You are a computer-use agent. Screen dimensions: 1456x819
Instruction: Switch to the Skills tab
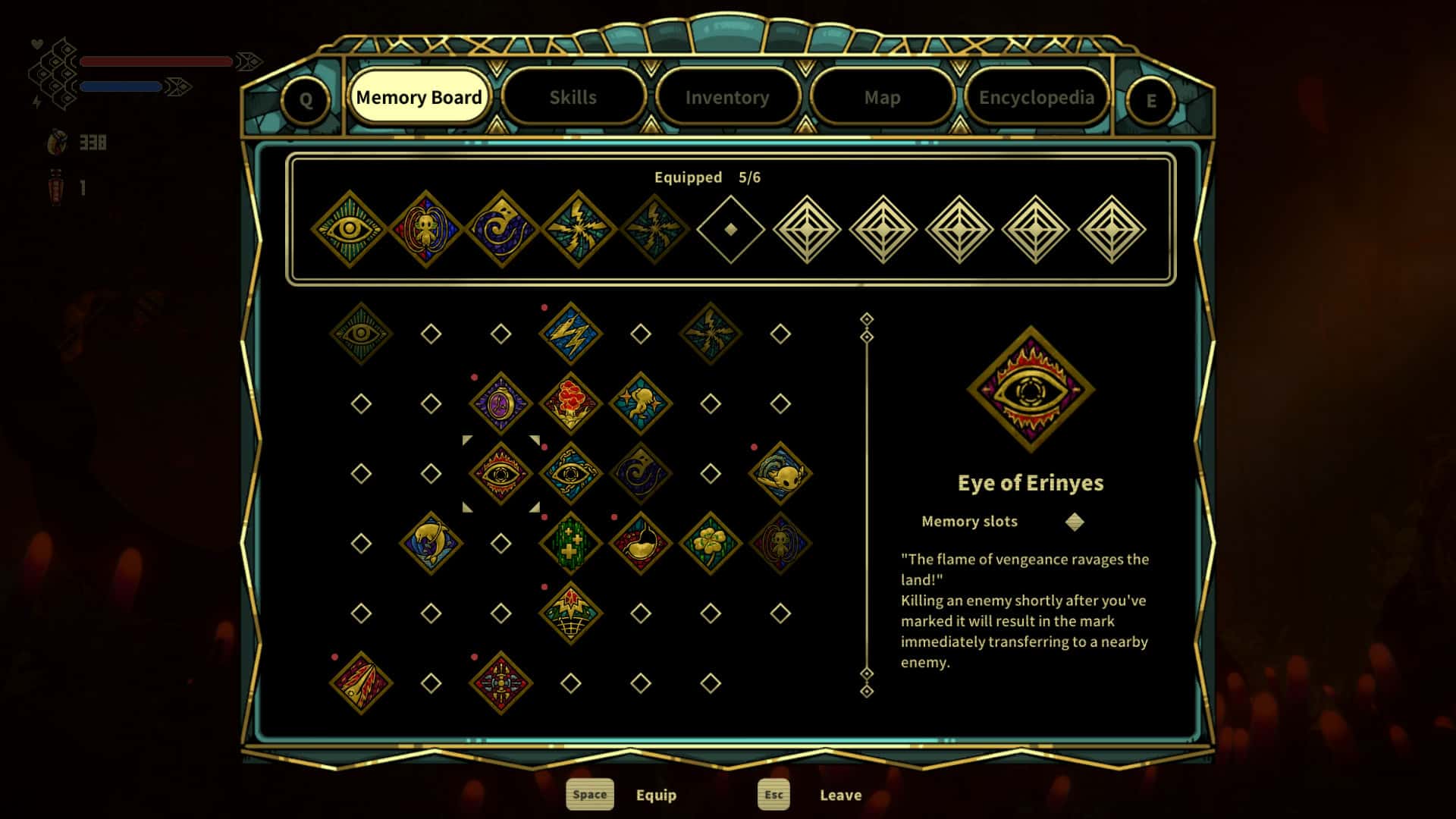tap(574, 97)
